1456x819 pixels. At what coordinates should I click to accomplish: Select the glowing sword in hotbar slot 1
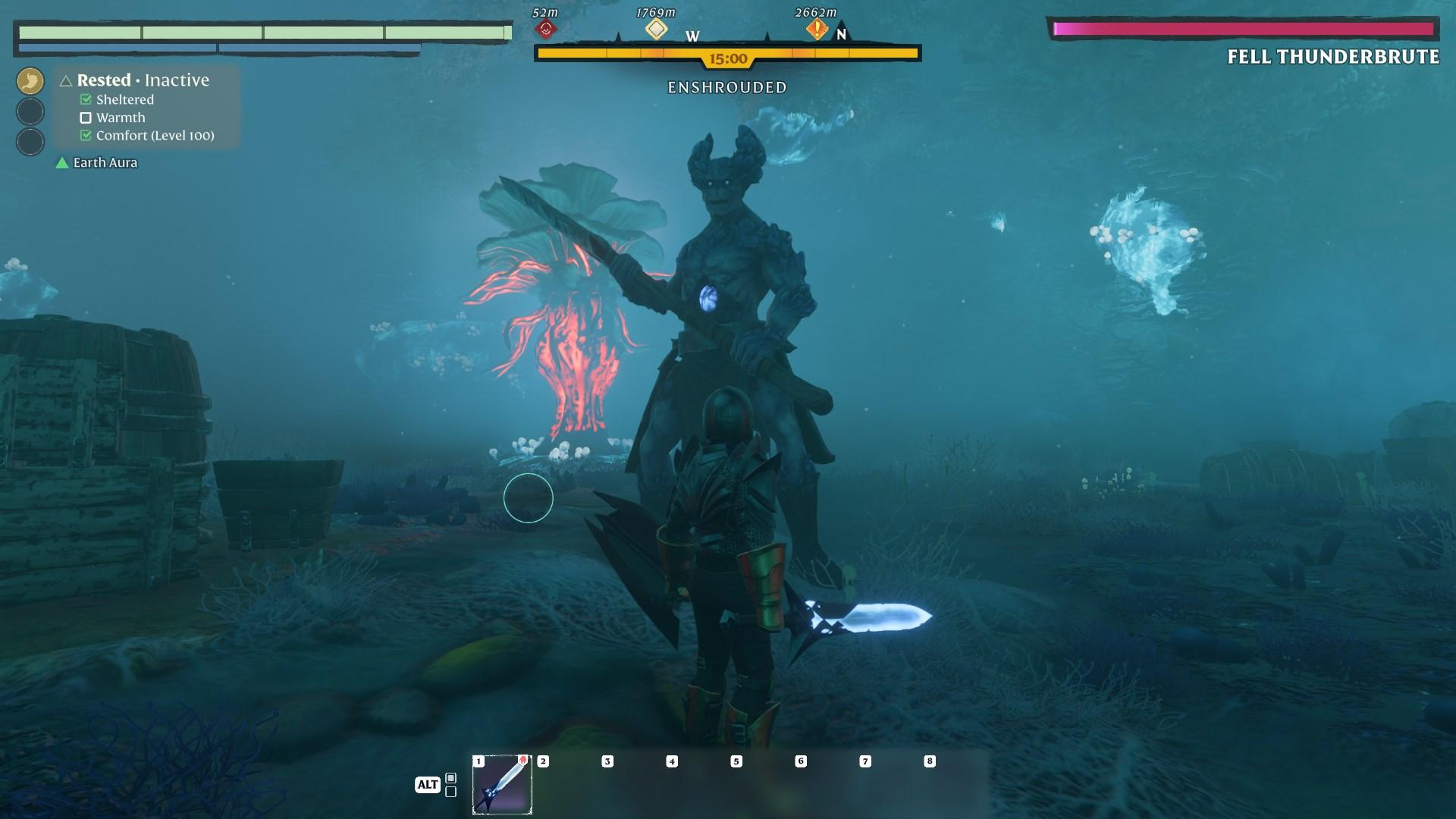click(502, 784)
